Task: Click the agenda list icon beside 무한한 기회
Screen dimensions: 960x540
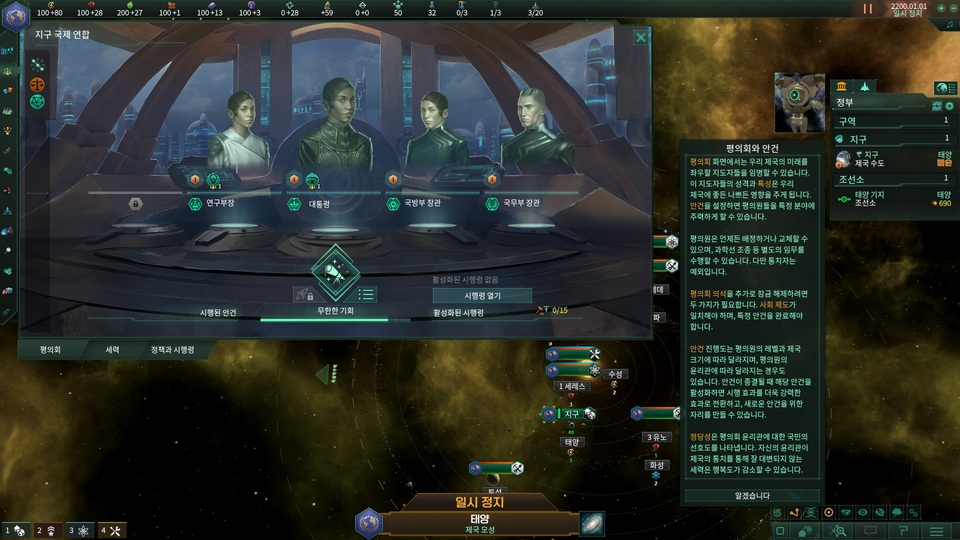Action: 367,294
